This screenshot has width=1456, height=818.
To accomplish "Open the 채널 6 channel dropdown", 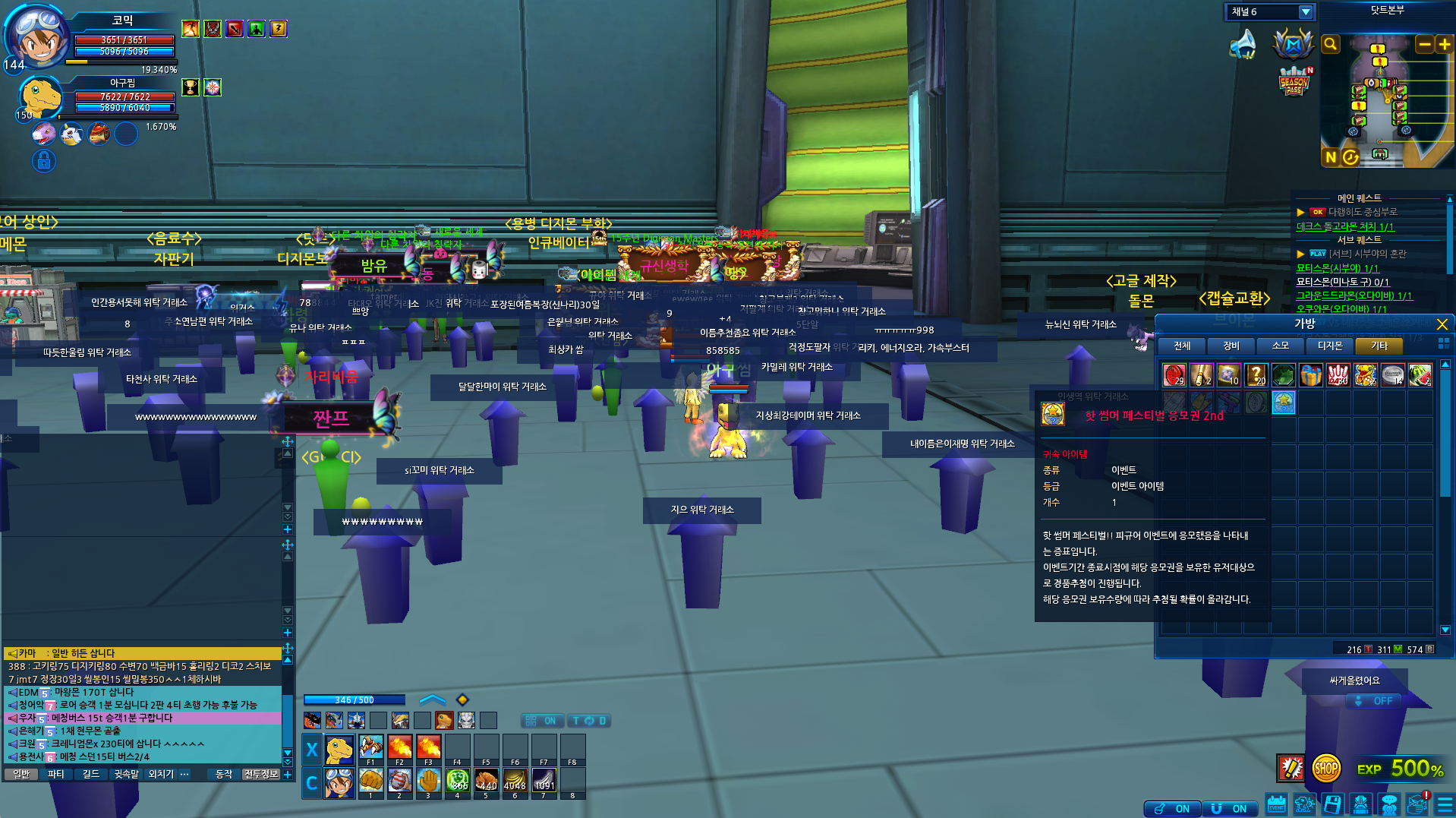I will [1306, 12].
